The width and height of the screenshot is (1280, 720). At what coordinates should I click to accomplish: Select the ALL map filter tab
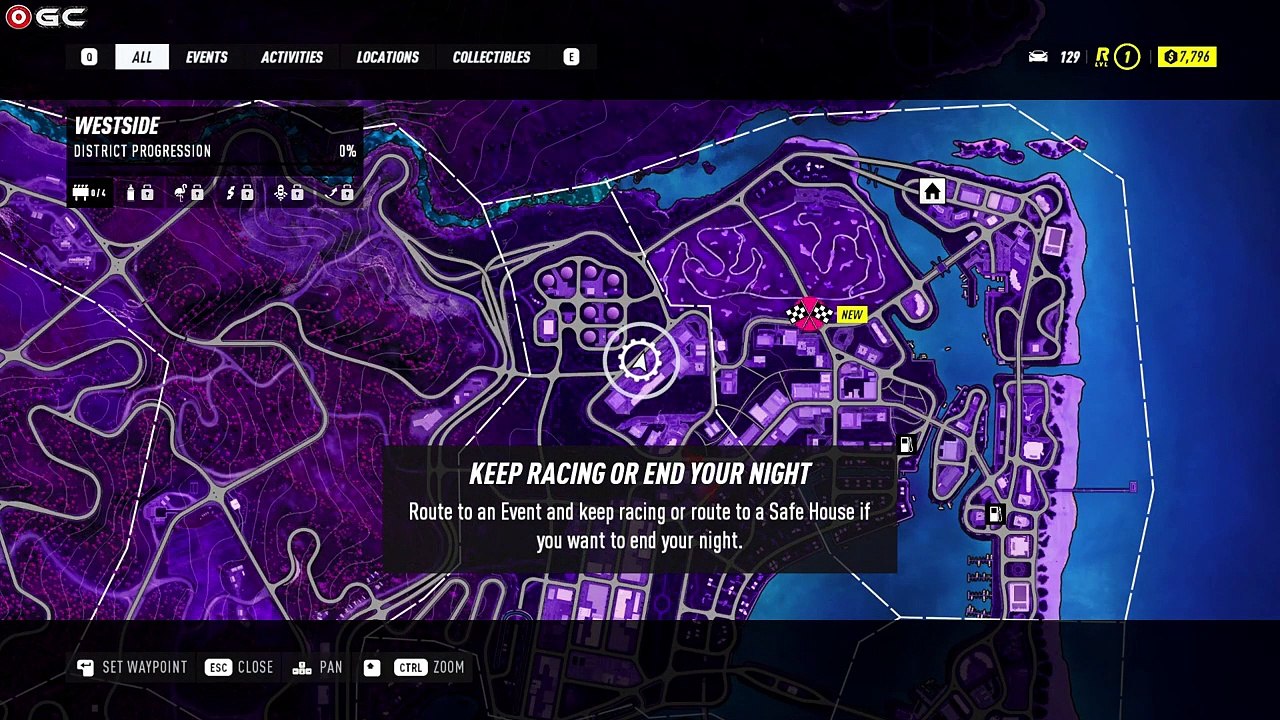pyautogui.click(x=142, y=57)
